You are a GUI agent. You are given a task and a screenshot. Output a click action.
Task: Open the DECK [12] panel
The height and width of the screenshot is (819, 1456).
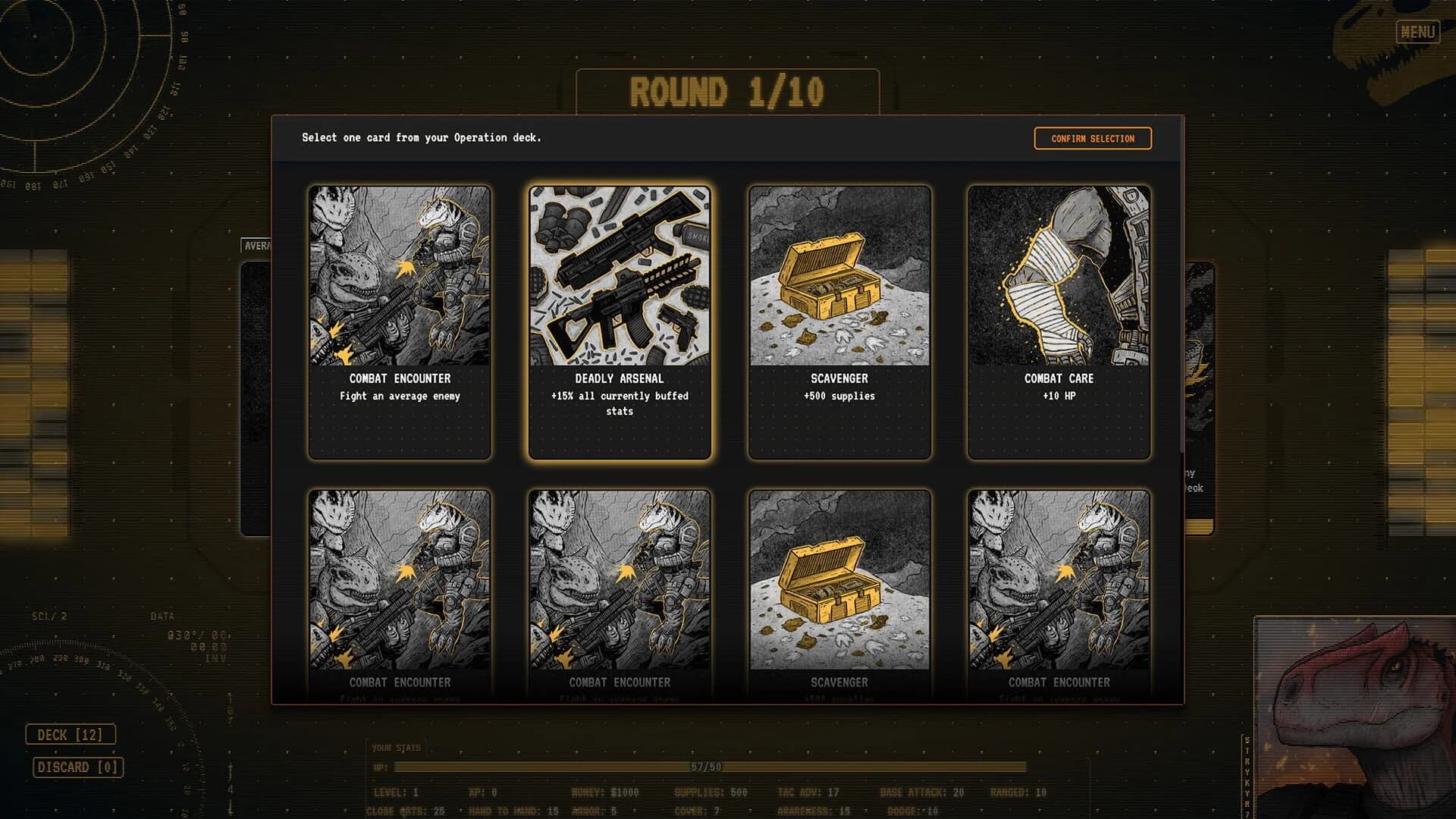point(72,734)
